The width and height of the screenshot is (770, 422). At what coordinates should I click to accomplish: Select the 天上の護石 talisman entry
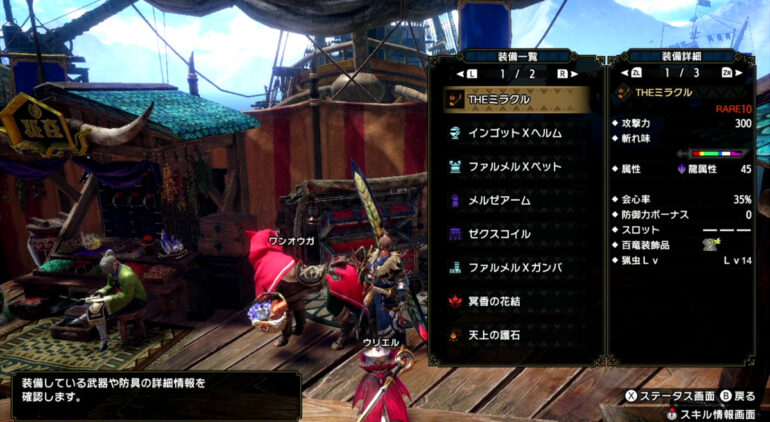[x=516, y=334]
